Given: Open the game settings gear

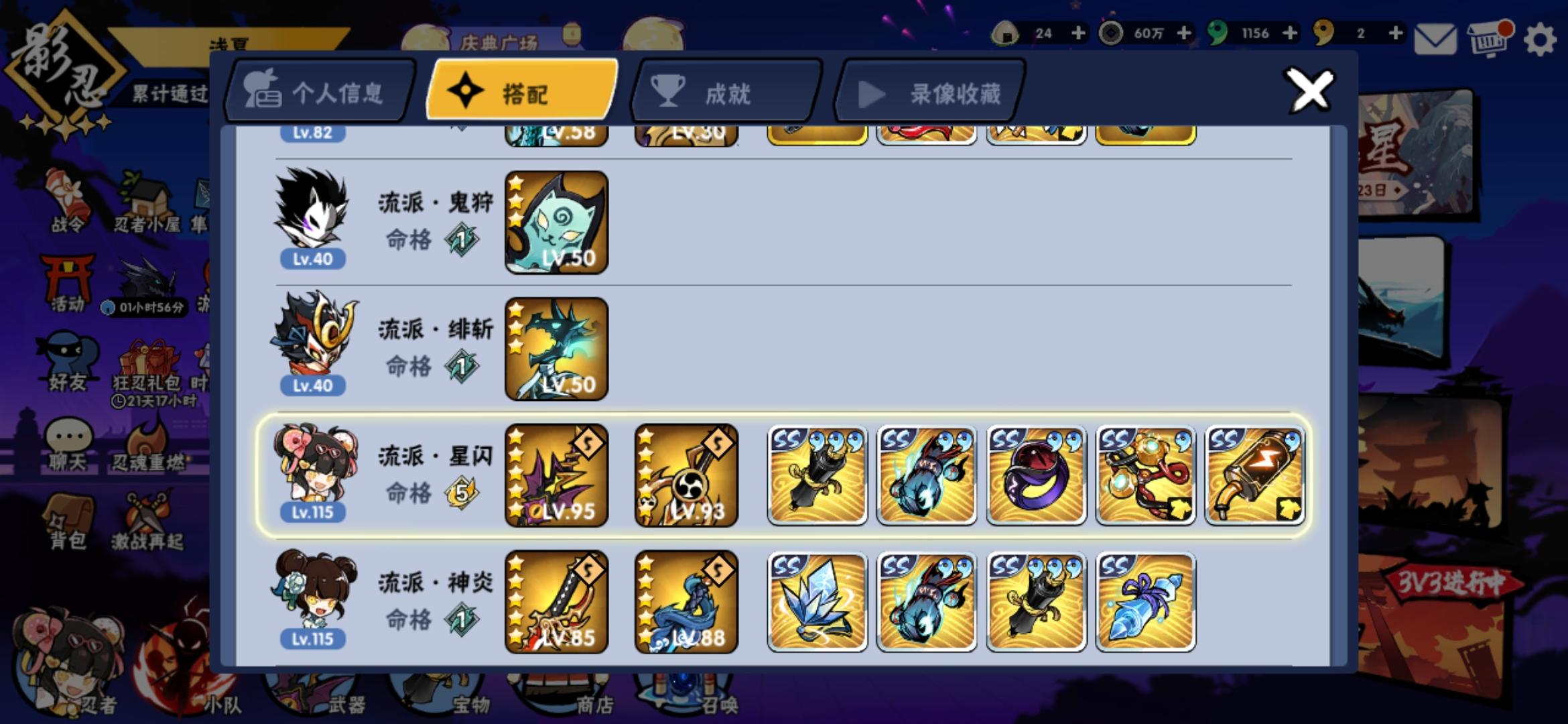Looking at the screenshot, I should [1539, 40].
